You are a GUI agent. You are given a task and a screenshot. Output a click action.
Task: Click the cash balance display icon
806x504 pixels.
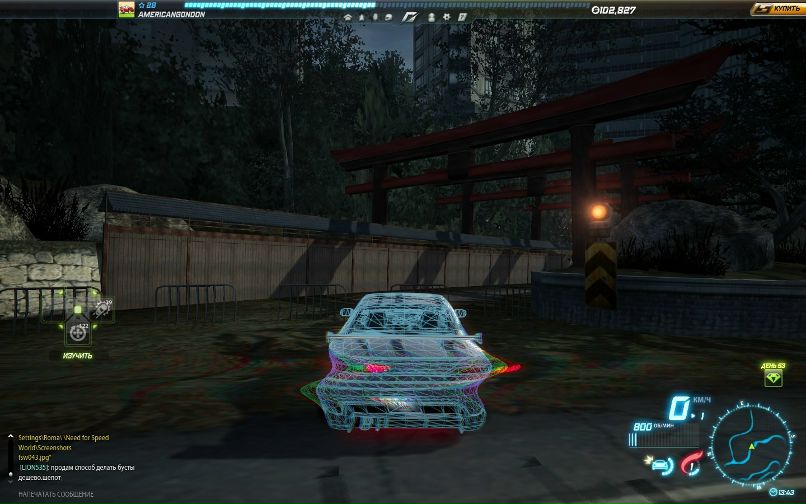[596, 10]
